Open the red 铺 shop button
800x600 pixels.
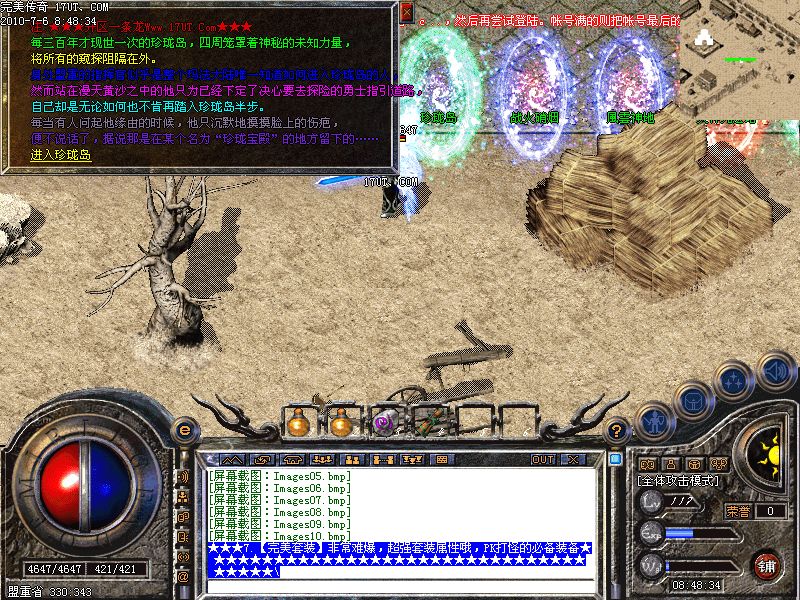[x=768, y=565]
